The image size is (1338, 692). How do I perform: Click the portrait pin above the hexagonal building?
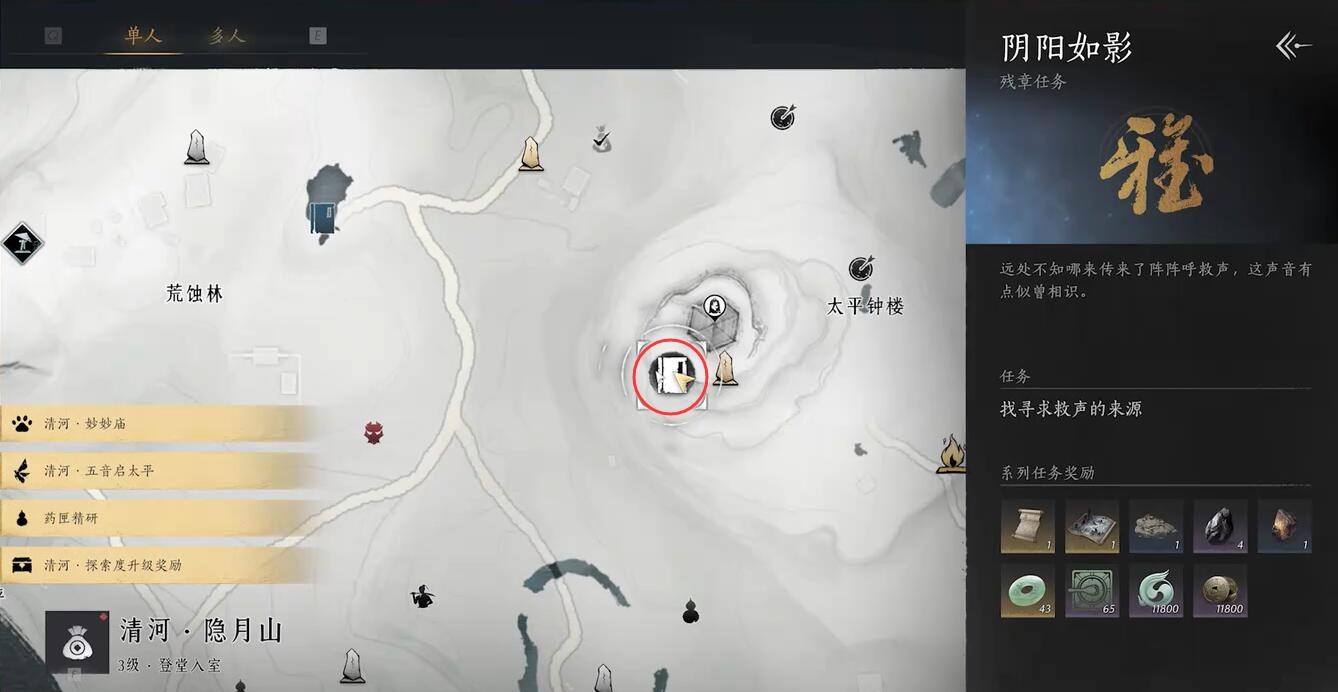tap(714, 305)
